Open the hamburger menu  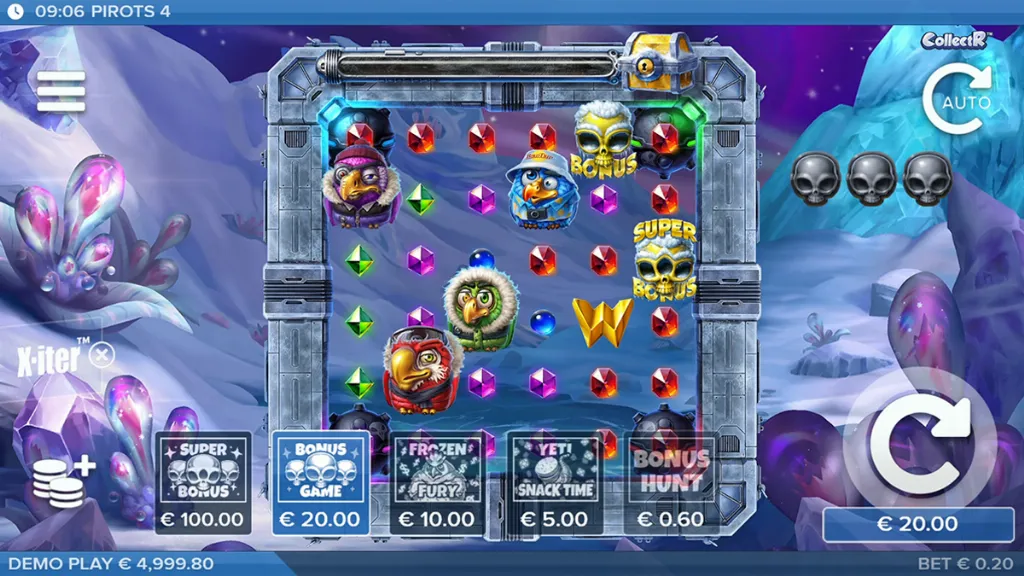coord(61,92)
